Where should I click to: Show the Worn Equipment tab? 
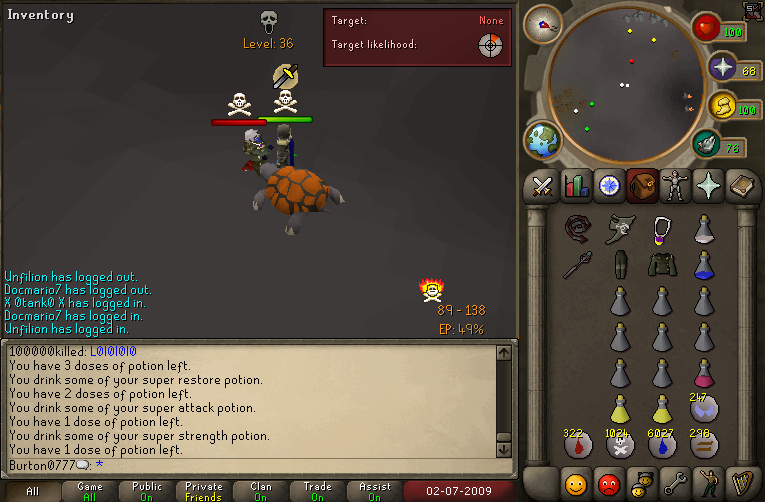(675, 186)
